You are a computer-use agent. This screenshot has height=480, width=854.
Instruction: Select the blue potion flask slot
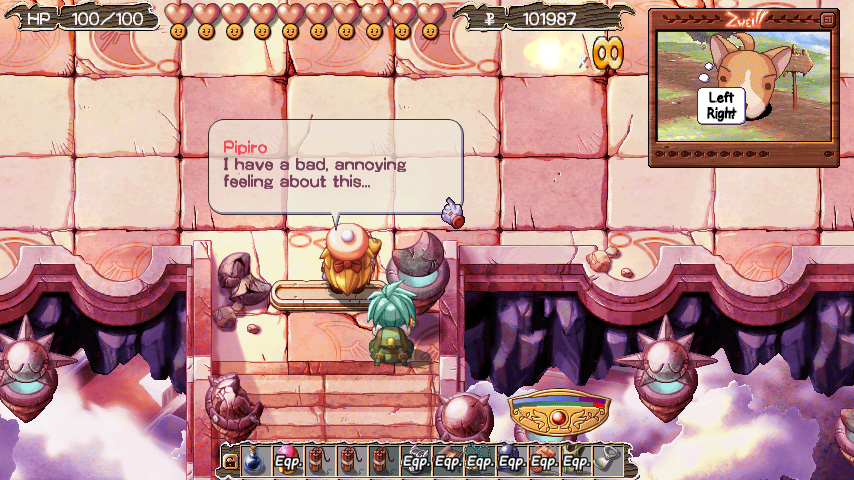click(x=254, y=460)
